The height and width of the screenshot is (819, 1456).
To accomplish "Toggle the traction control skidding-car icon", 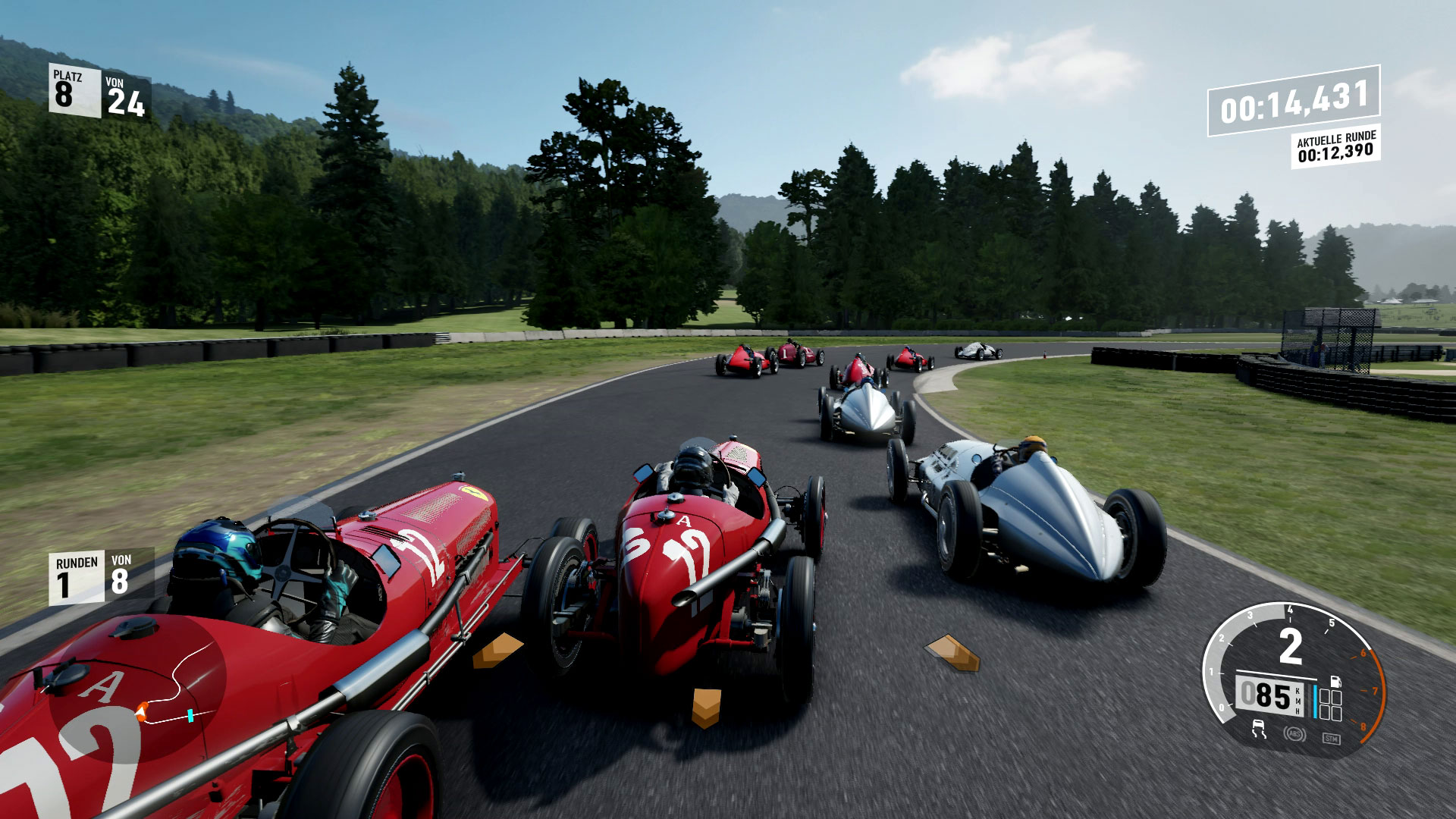I will (1260, 729).
